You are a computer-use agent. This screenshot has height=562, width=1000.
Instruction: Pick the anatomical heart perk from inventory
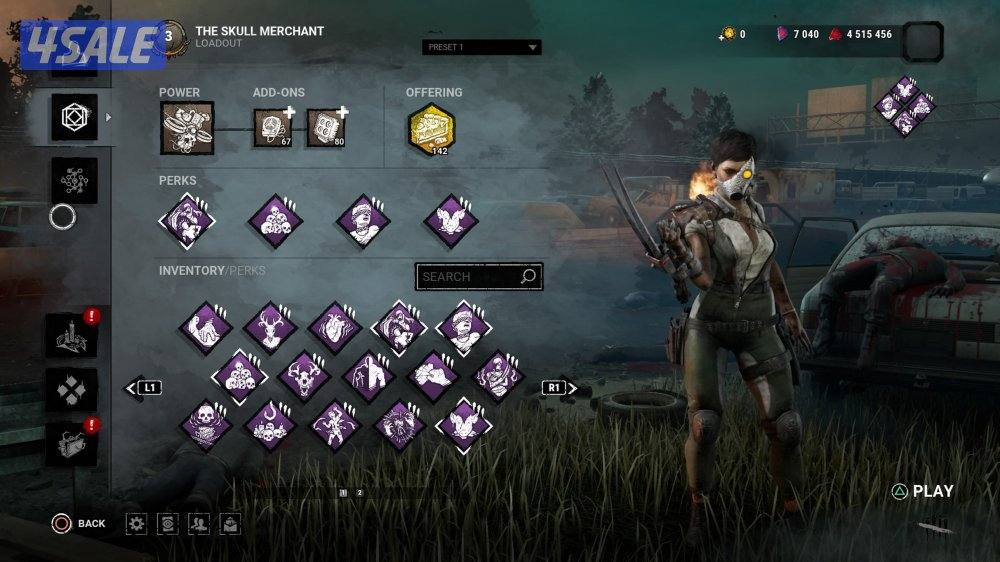pyautogui.click(x=334, y=327)
